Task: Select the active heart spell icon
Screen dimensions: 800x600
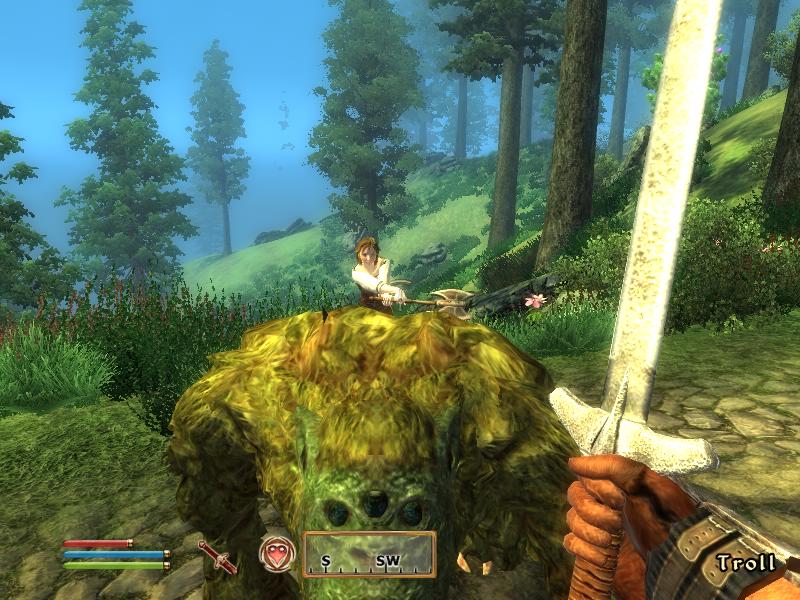Action: (x=276, y=554)
